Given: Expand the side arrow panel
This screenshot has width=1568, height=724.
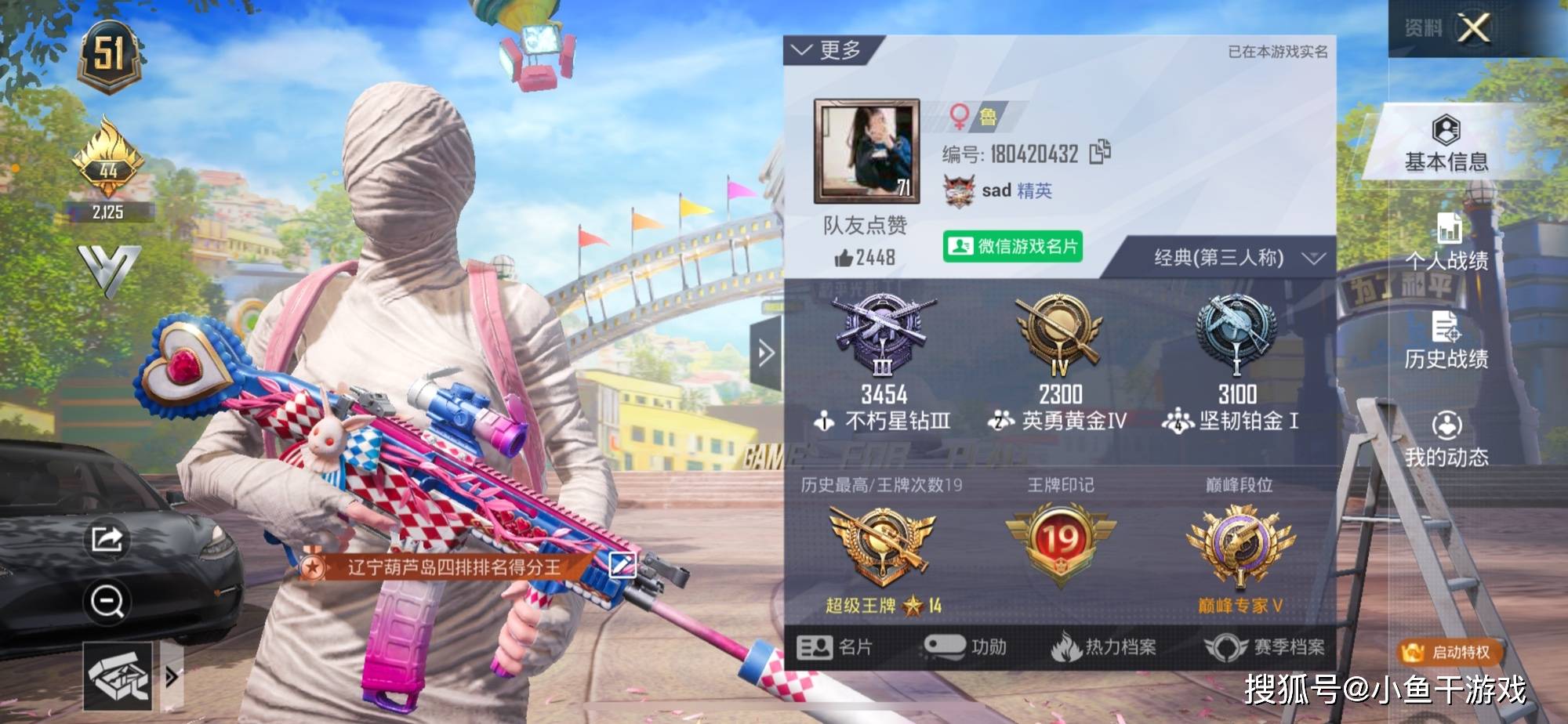Looking at the screenshot, I should coord(766,353).
